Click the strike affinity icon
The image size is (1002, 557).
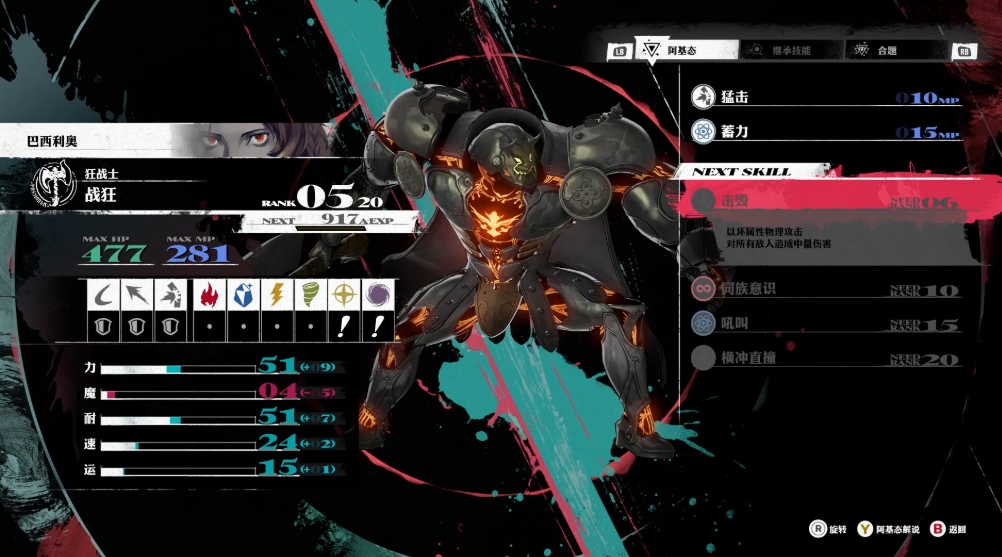pos(169,295)
